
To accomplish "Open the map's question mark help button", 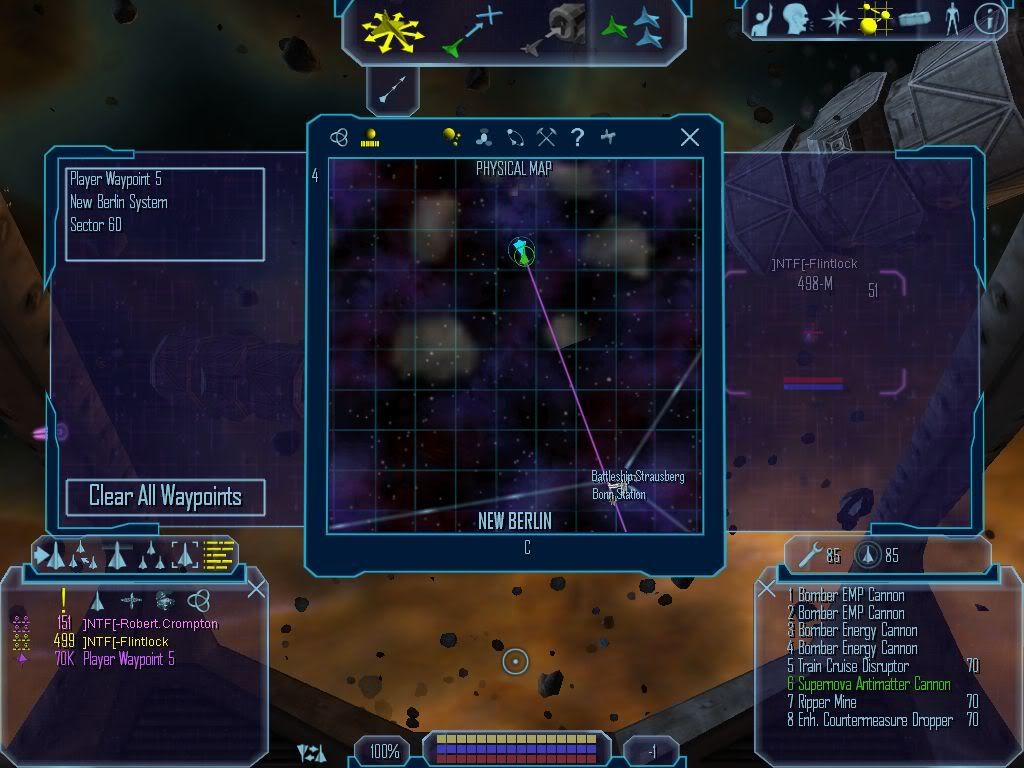I will pos(577,138).
